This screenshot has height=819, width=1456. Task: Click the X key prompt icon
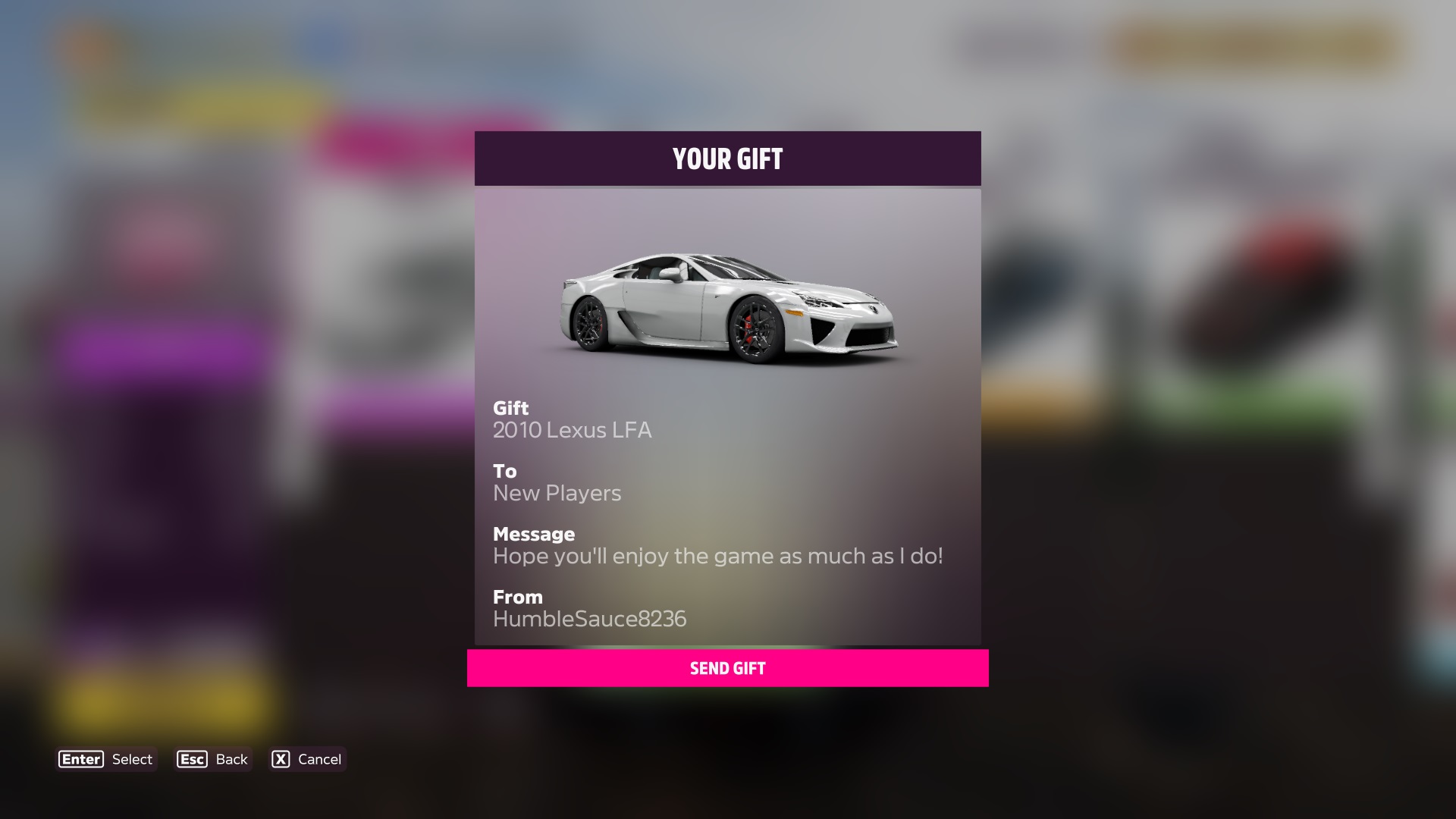281,759
